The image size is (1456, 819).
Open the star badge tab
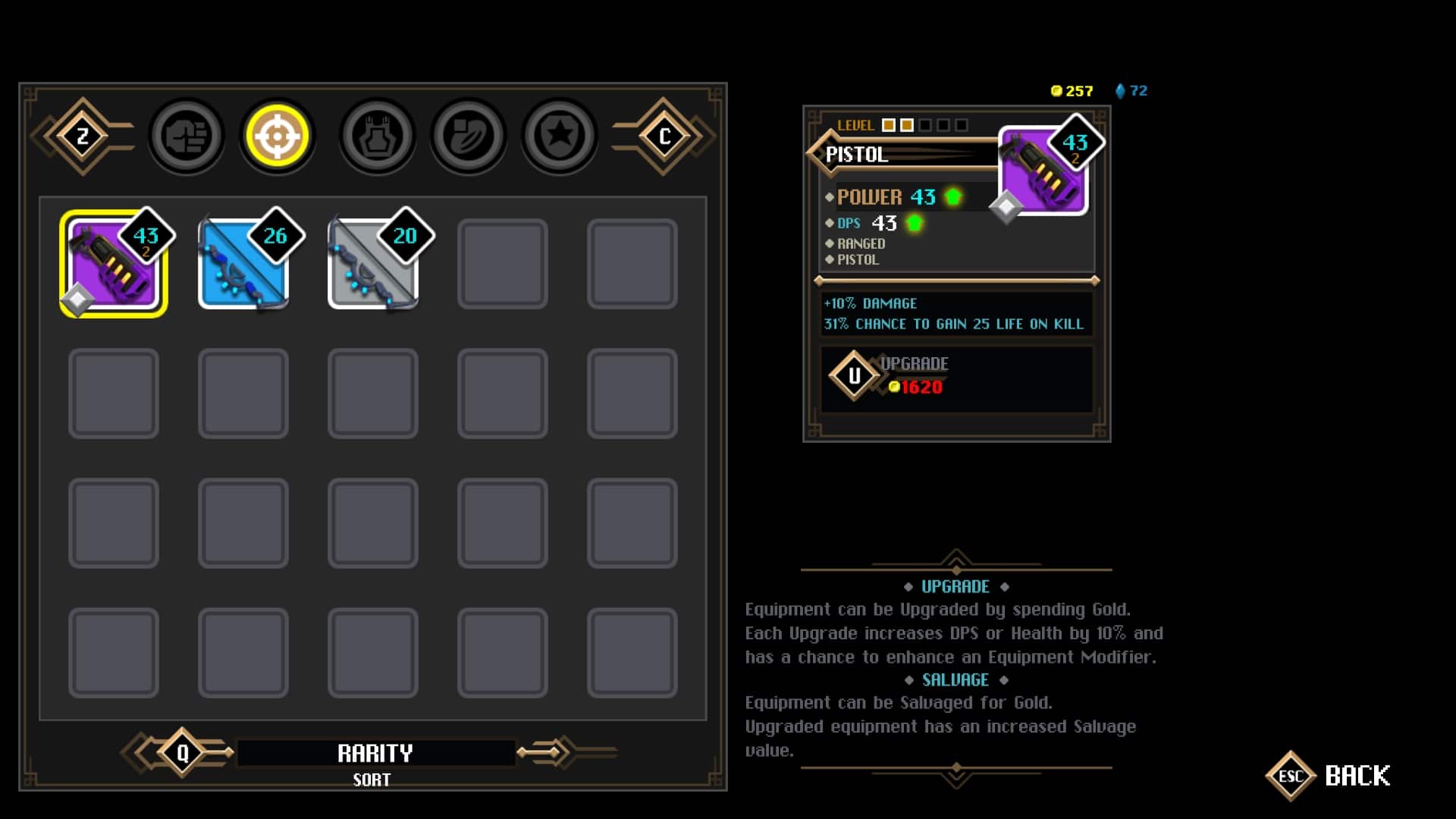coord(560,136)
